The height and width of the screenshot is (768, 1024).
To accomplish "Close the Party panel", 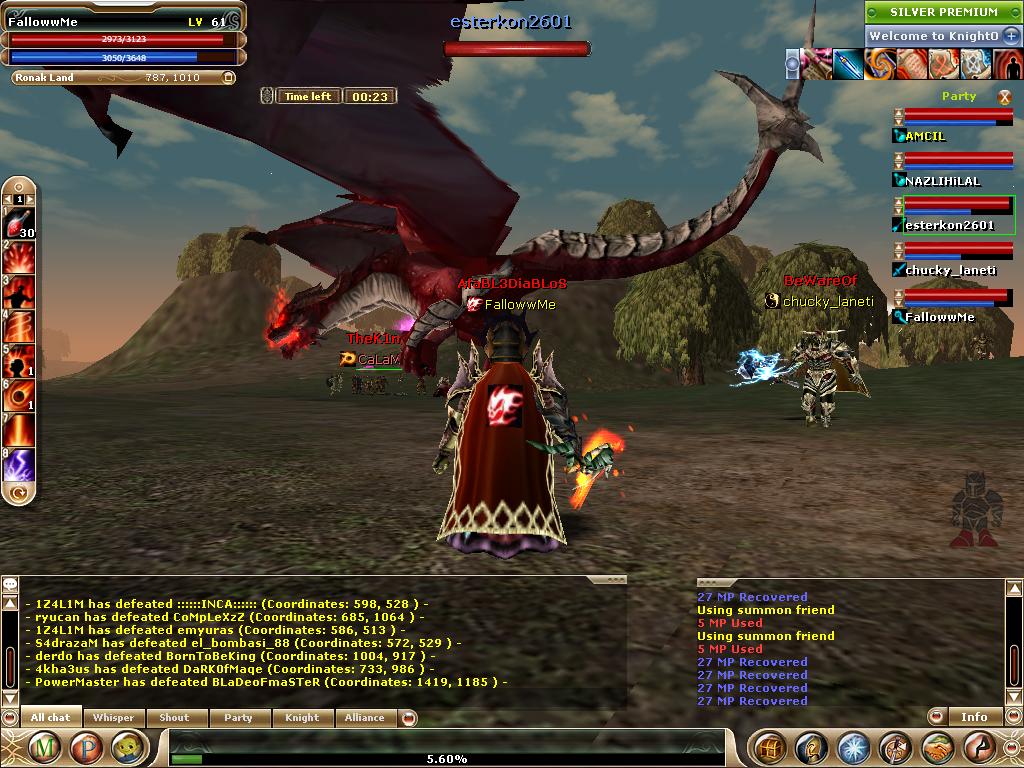I will [x=1004, y=97].
